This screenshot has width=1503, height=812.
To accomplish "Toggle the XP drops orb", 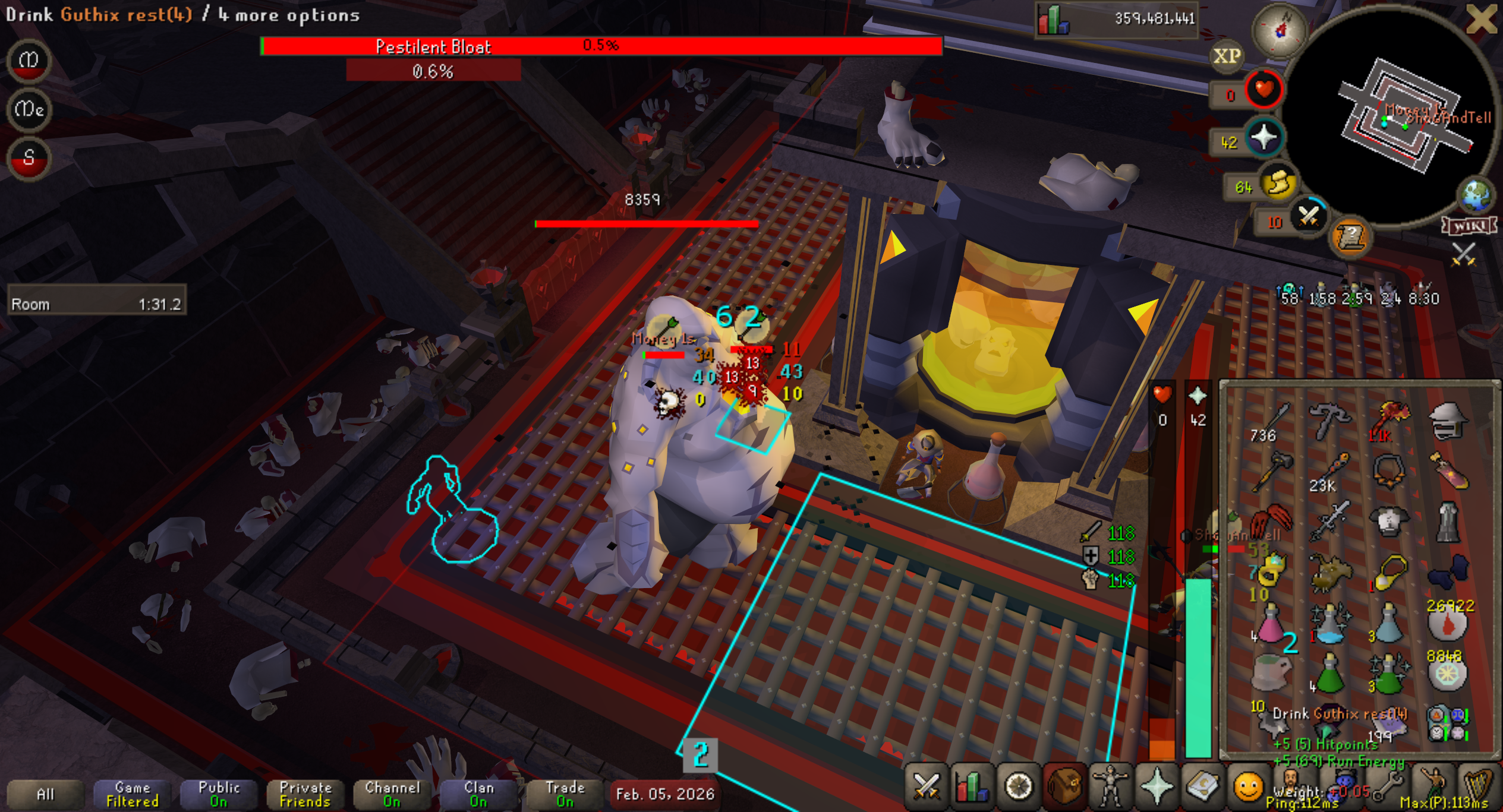I will [x=1227, y=56].
